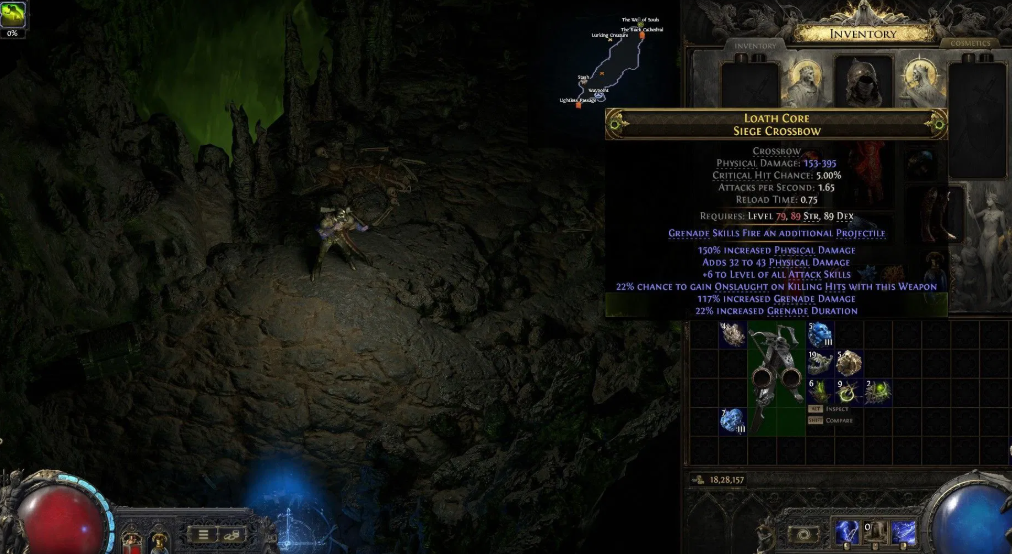Pick the stack of 19 jawbone items
The height and width of the screenshot is (554, 1012).
(819, 362)
